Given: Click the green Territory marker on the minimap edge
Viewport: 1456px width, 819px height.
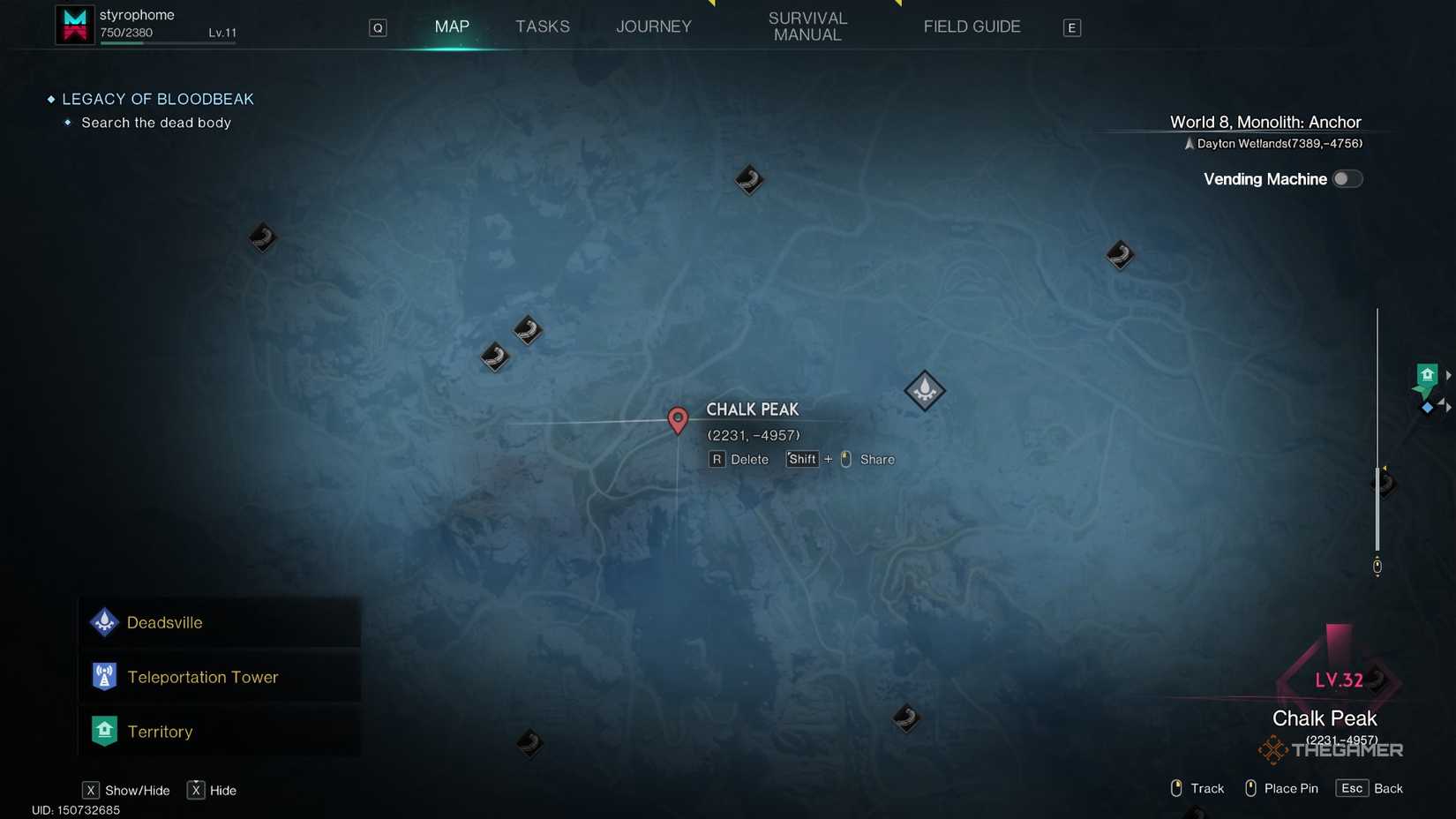Looking at the screenshot, I should click(x=1427, y=374).
